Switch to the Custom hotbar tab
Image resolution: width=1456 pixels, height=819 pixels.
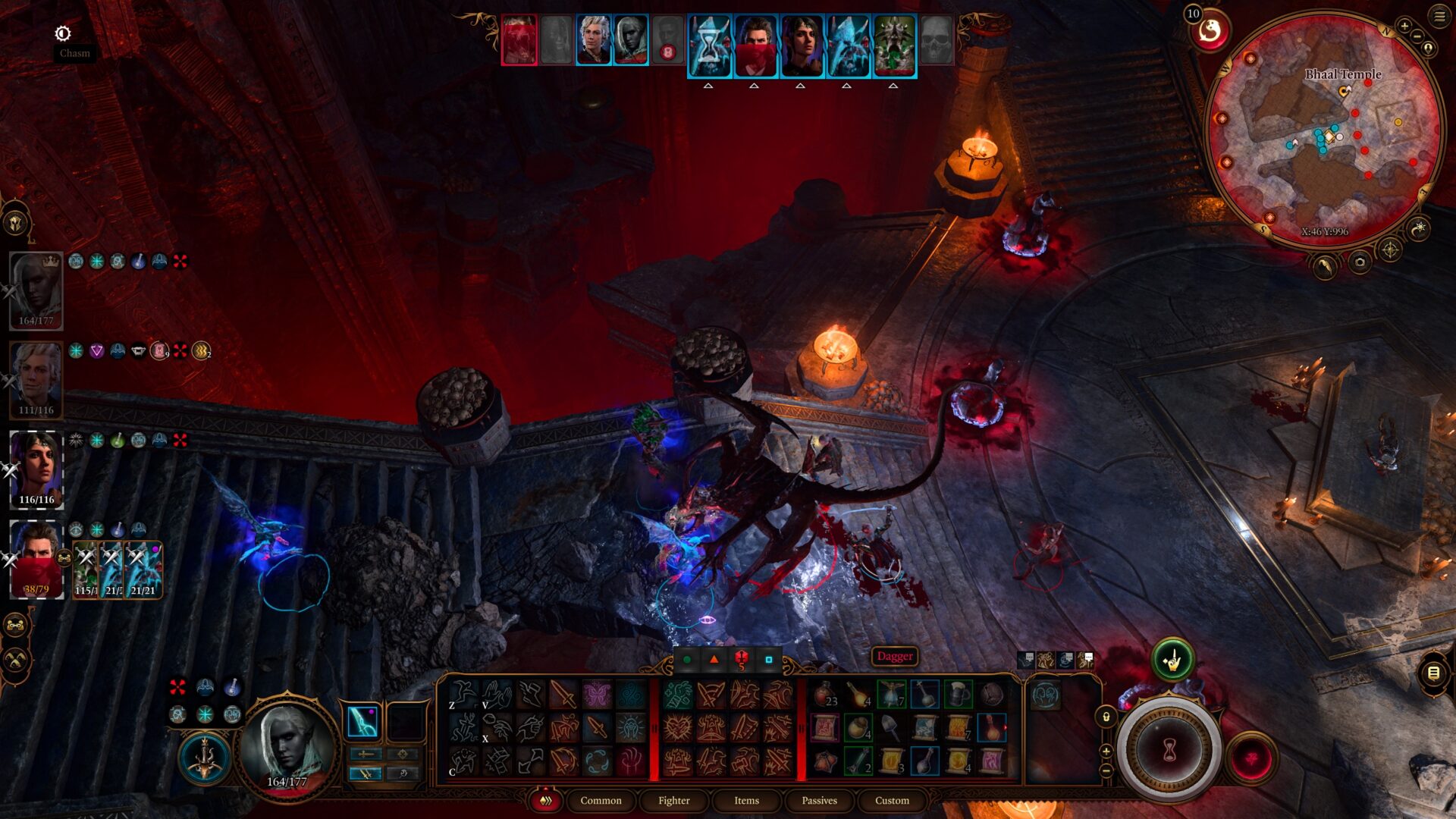(x=892, y=801)
